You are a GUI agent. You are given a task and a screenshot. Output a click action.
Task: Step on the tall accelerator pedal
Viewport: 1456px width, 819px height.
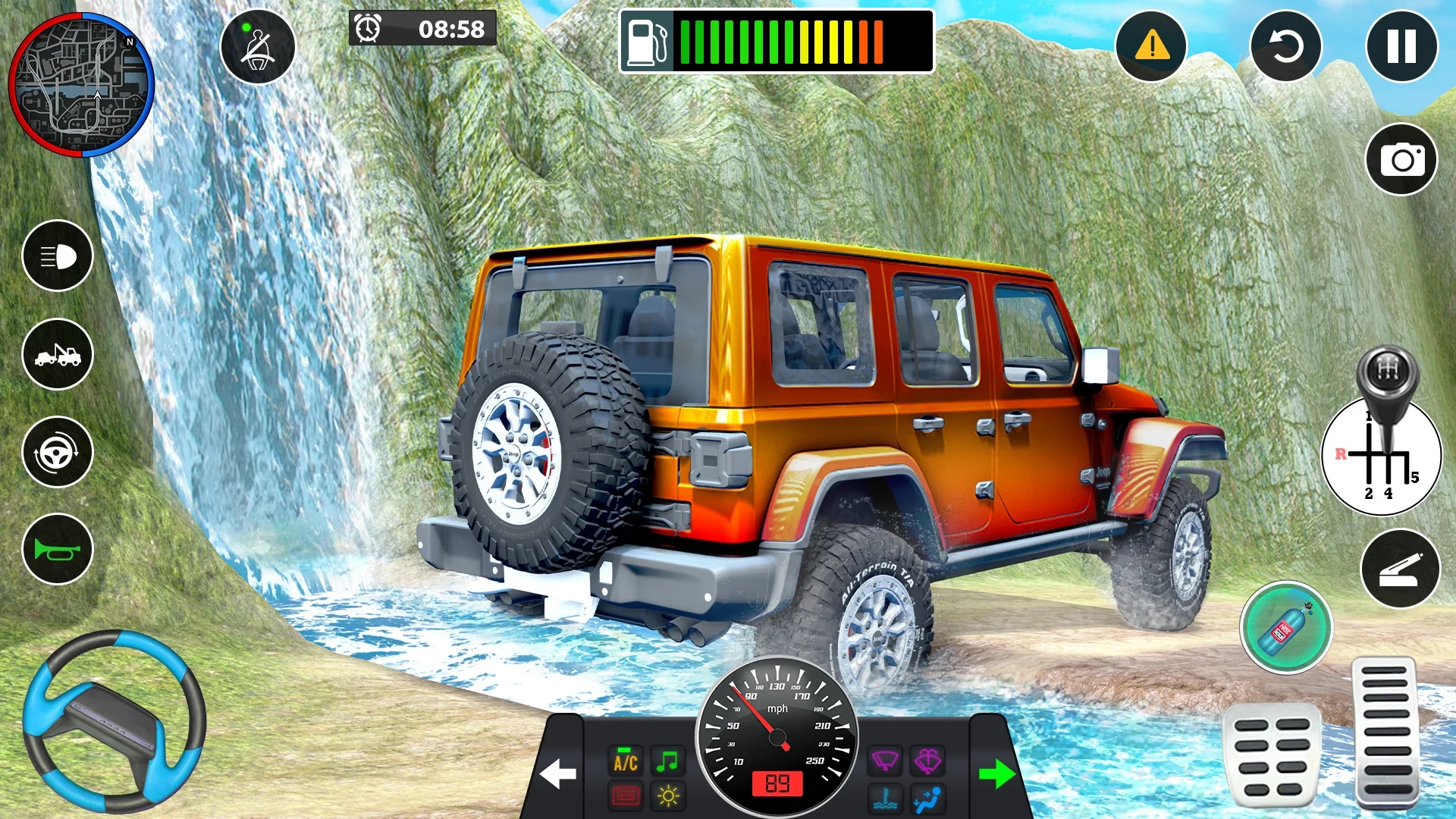1385,732
